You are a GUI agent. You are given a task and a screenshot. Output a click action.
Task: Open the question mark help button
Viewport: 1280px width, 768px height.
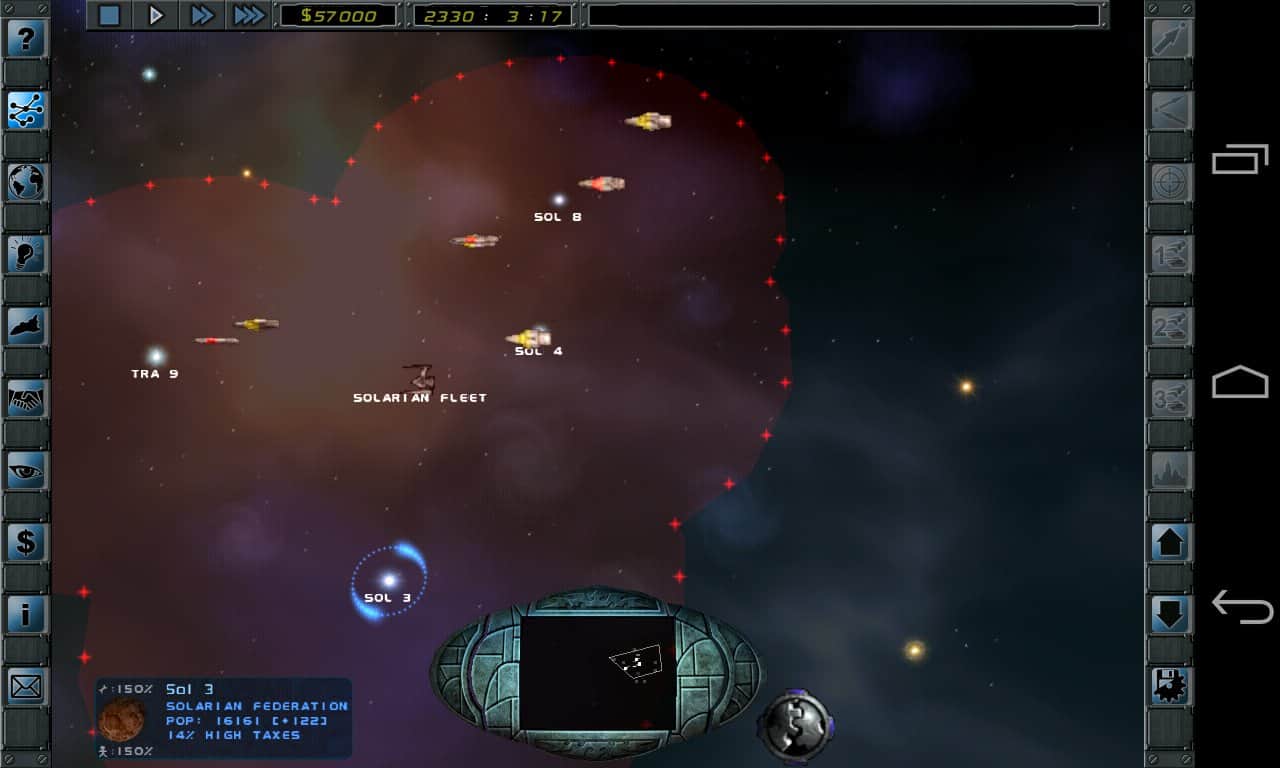tap(27, 40)
